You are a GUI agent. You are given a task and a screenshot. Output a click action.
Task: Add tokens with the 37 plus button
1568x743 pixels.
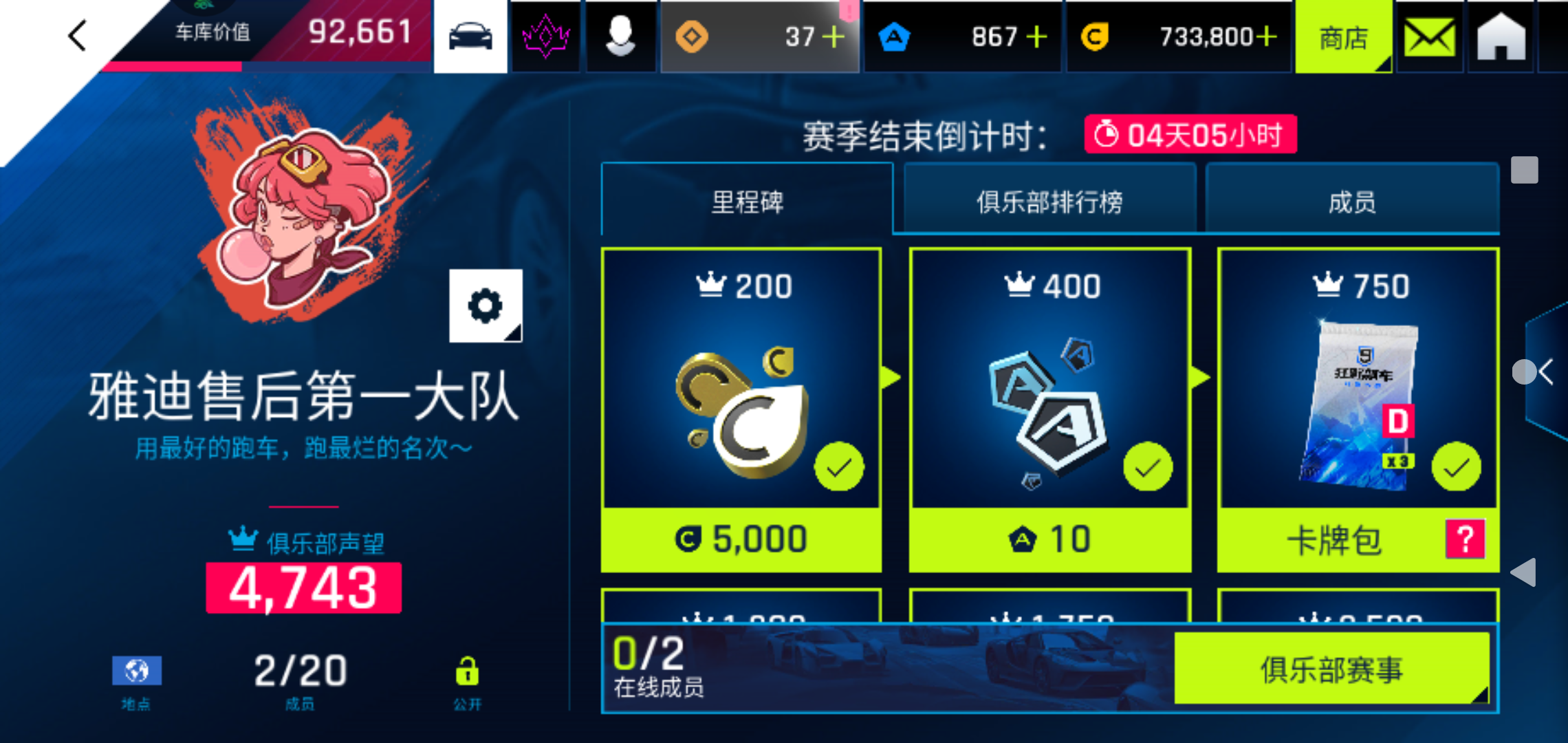point(834,36)
